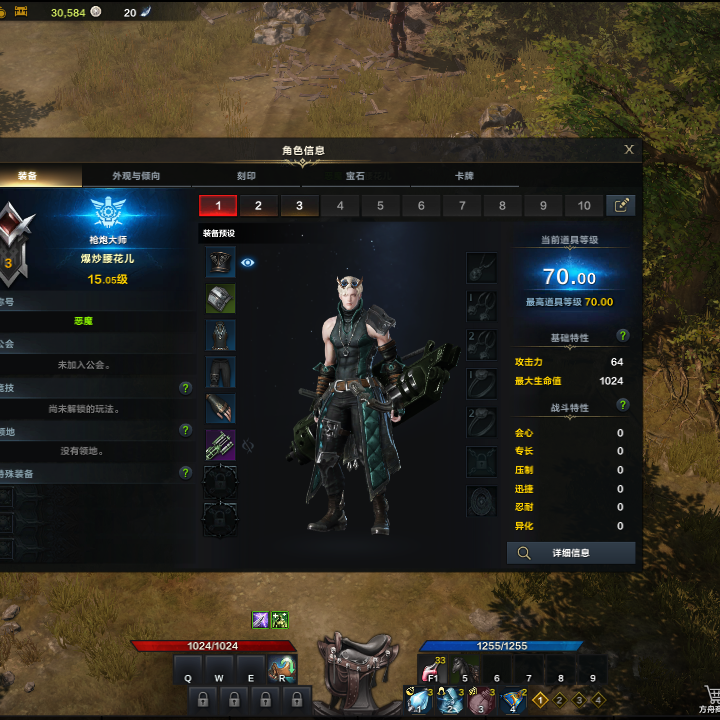Switch to the 刻印 engraving tab
Screen dimensions: 720x720
click(246, 176)
